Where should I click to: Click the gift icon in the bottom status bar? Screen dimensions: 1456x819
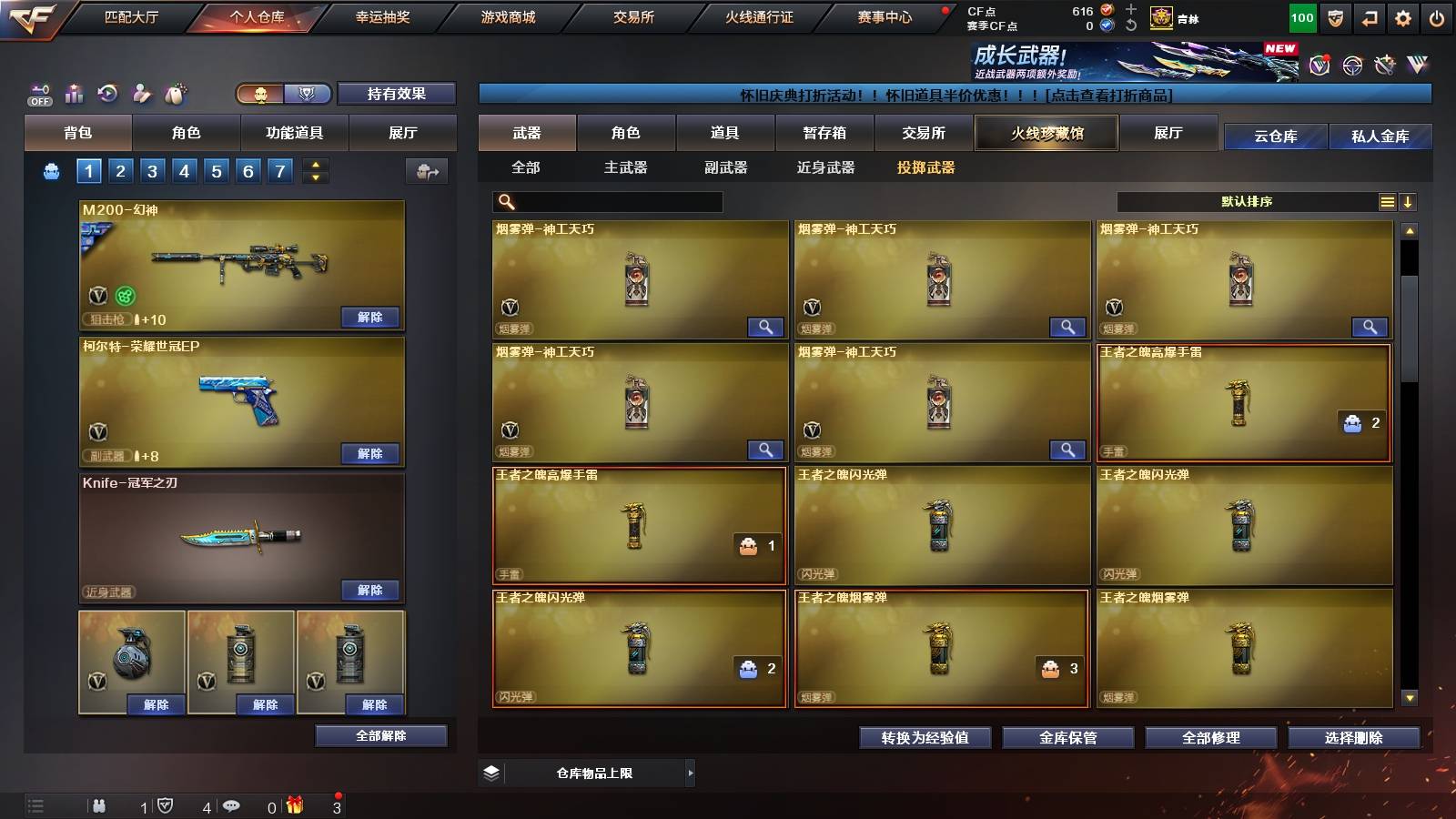[x=293, y=805]
